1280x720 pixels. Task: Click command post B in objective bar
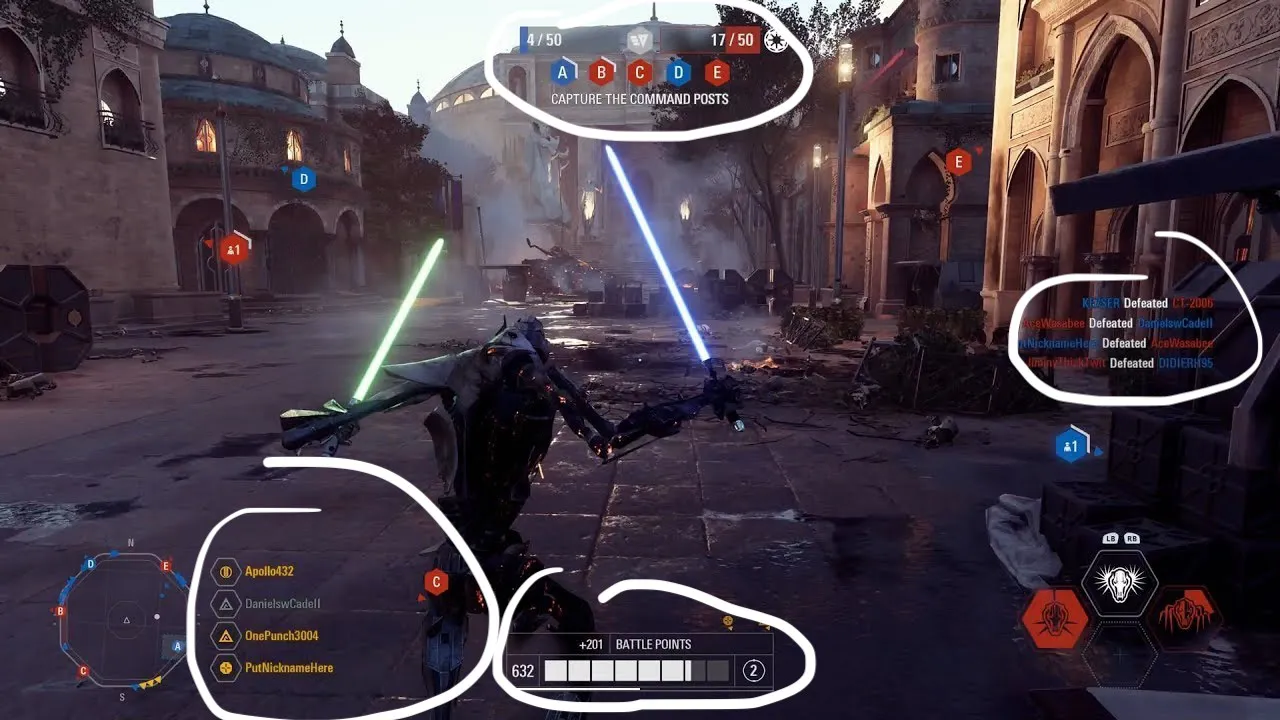(x=601, y=71)
